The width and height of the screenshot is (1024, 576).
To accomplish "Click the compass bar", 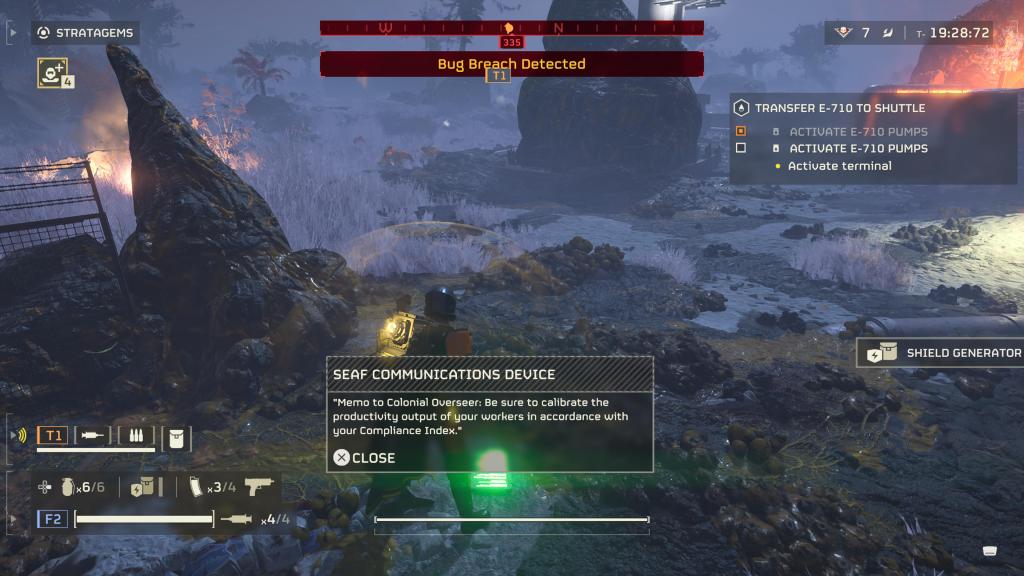I will [x=511, y=28].
